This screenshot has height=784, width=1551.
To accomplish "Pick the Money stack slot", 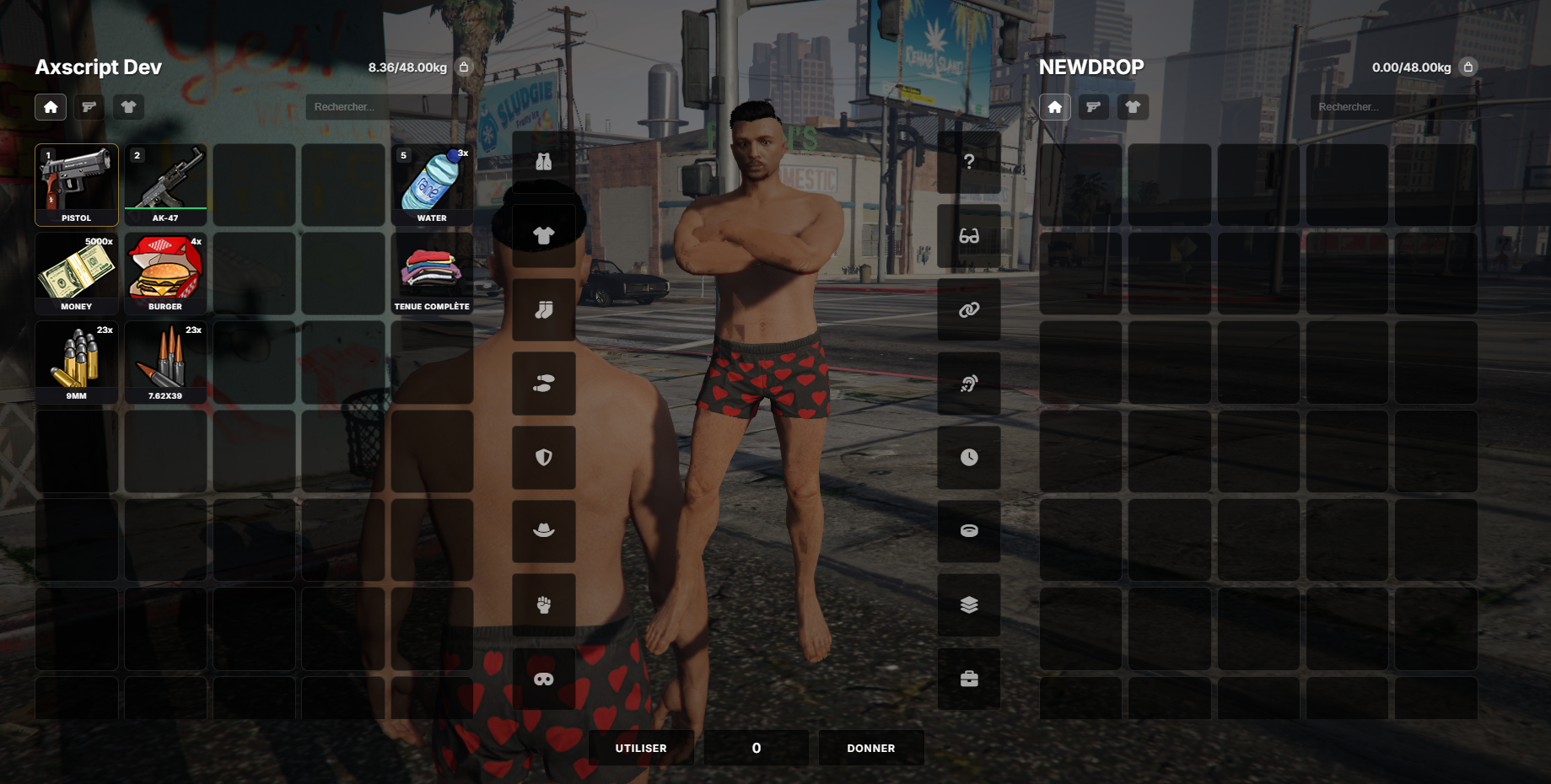I will tap(77, 273).
